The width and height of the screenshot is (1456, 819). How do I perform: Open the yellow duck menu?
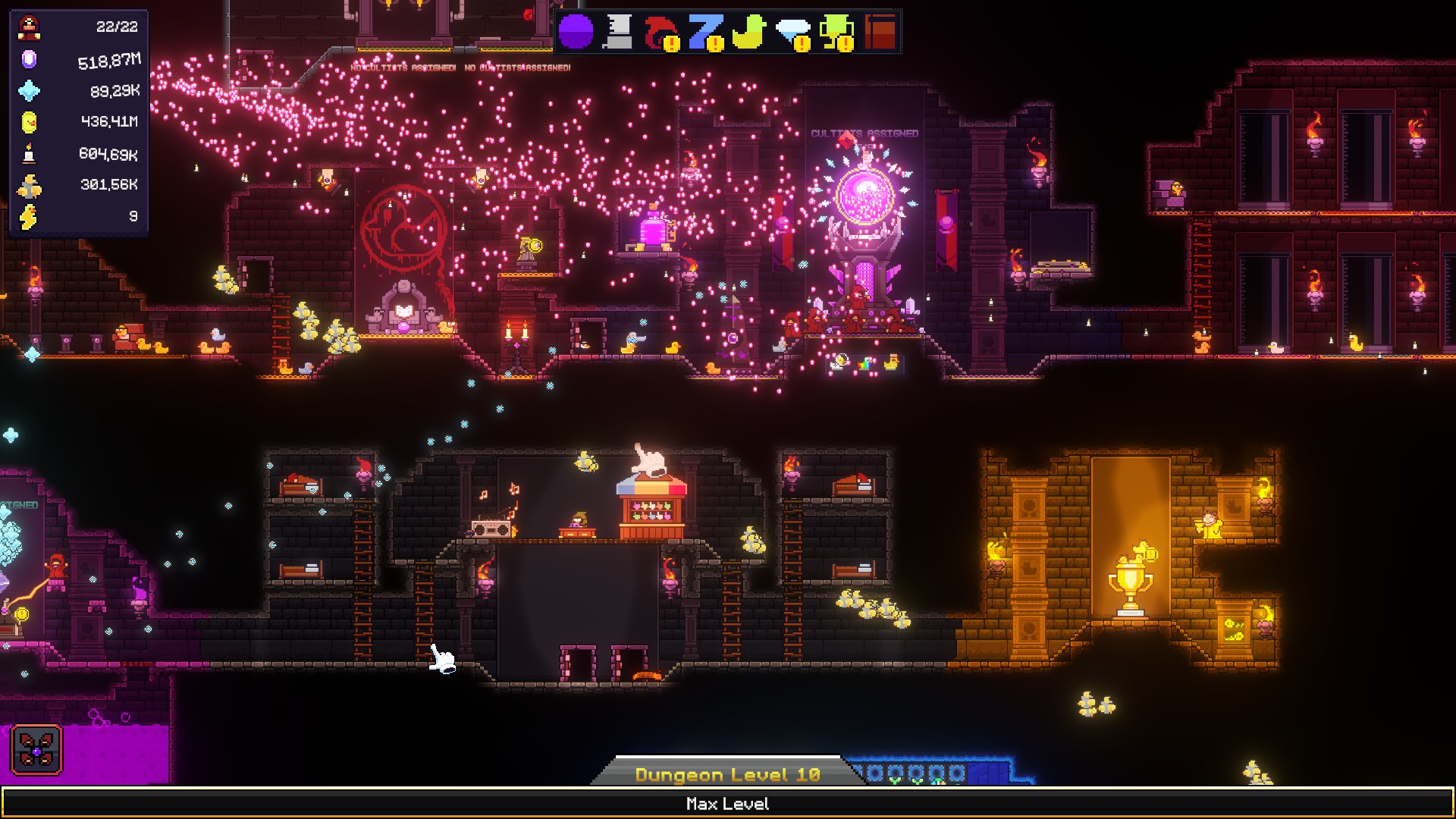point(748,33)
